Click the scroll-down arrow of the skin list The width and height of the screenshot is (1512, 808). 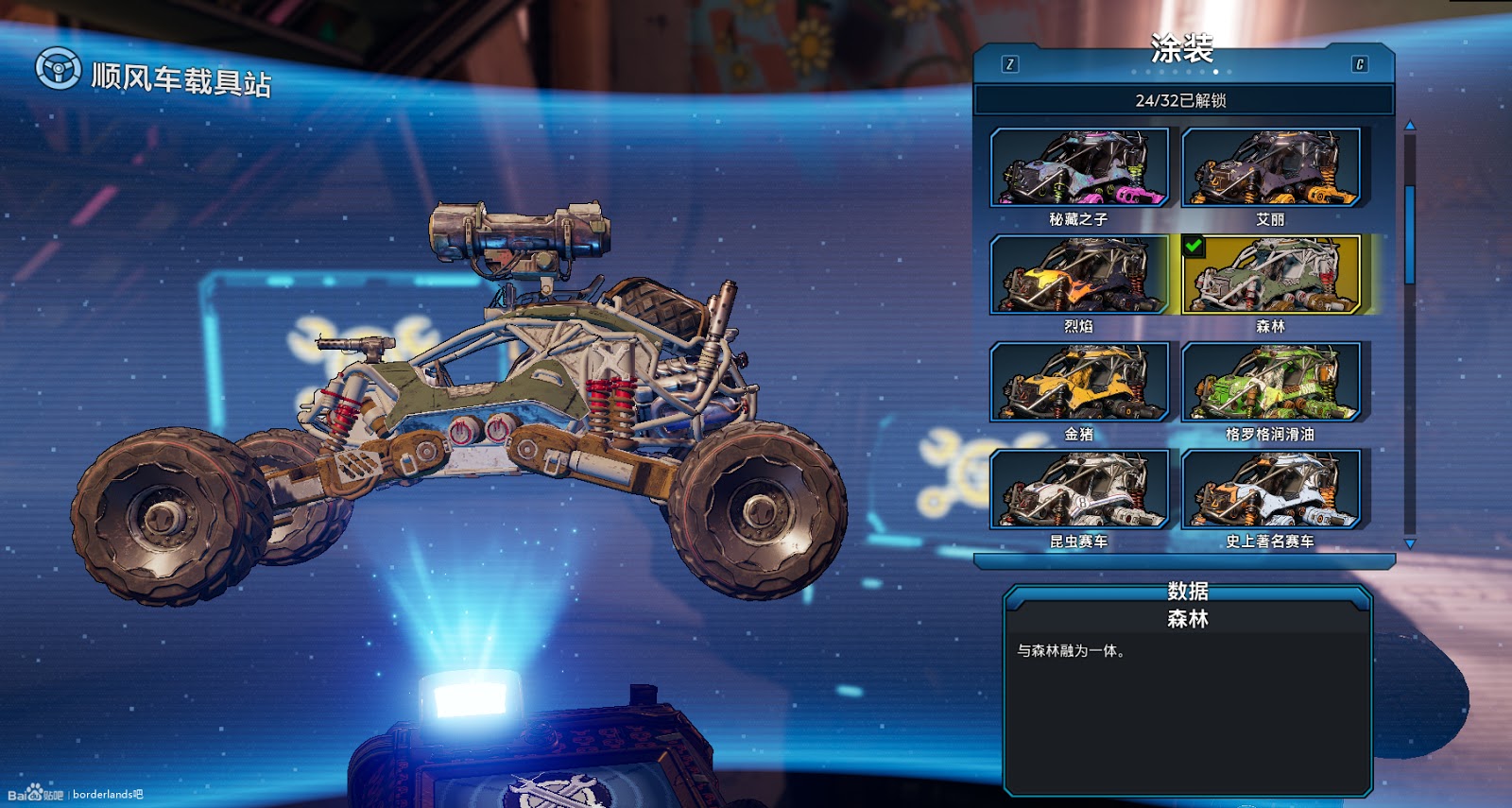[x=1410, y=544]
